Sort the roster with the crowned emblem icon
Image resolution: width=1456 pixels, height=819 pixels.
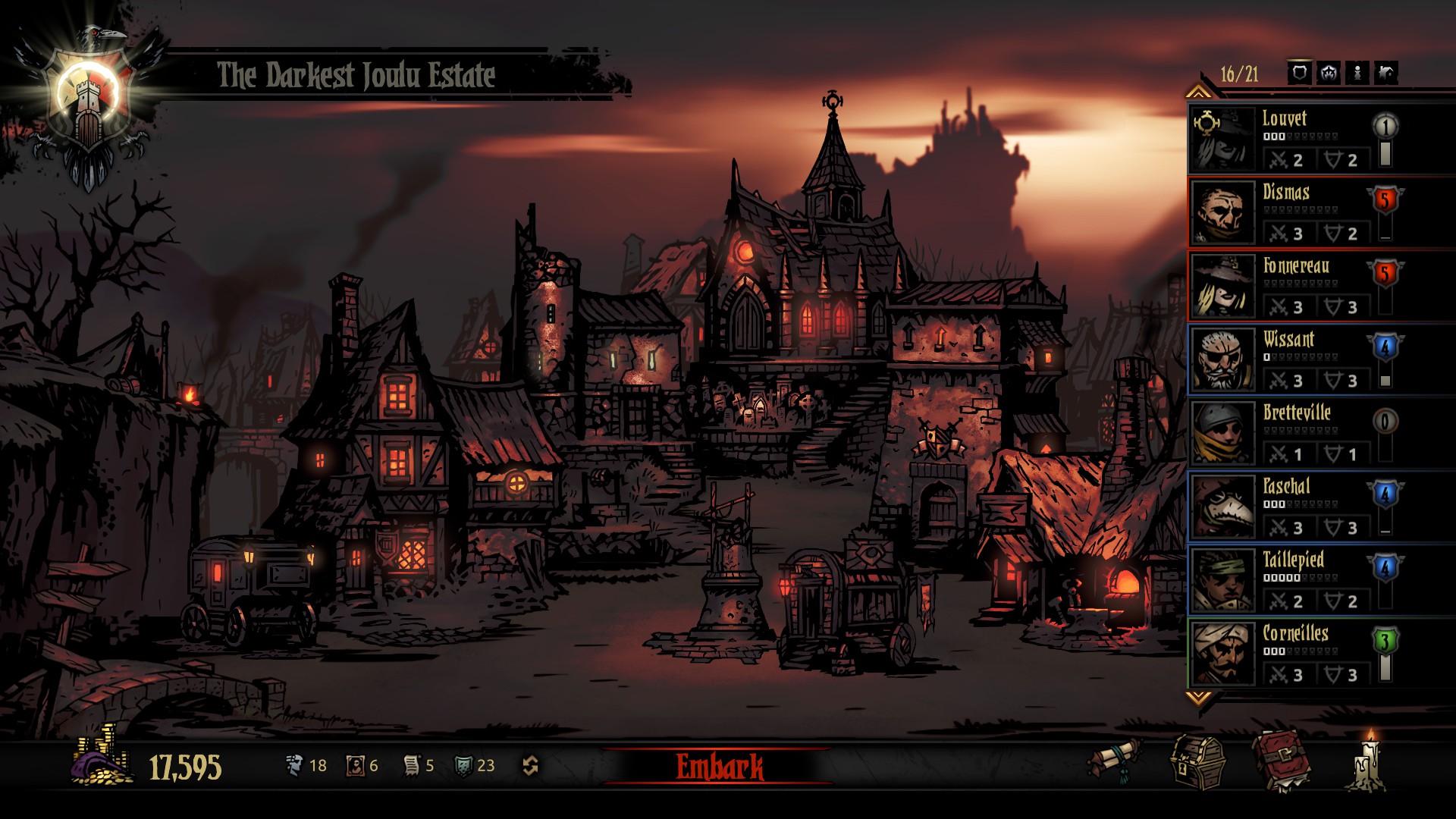click(x=1329, y=73)
